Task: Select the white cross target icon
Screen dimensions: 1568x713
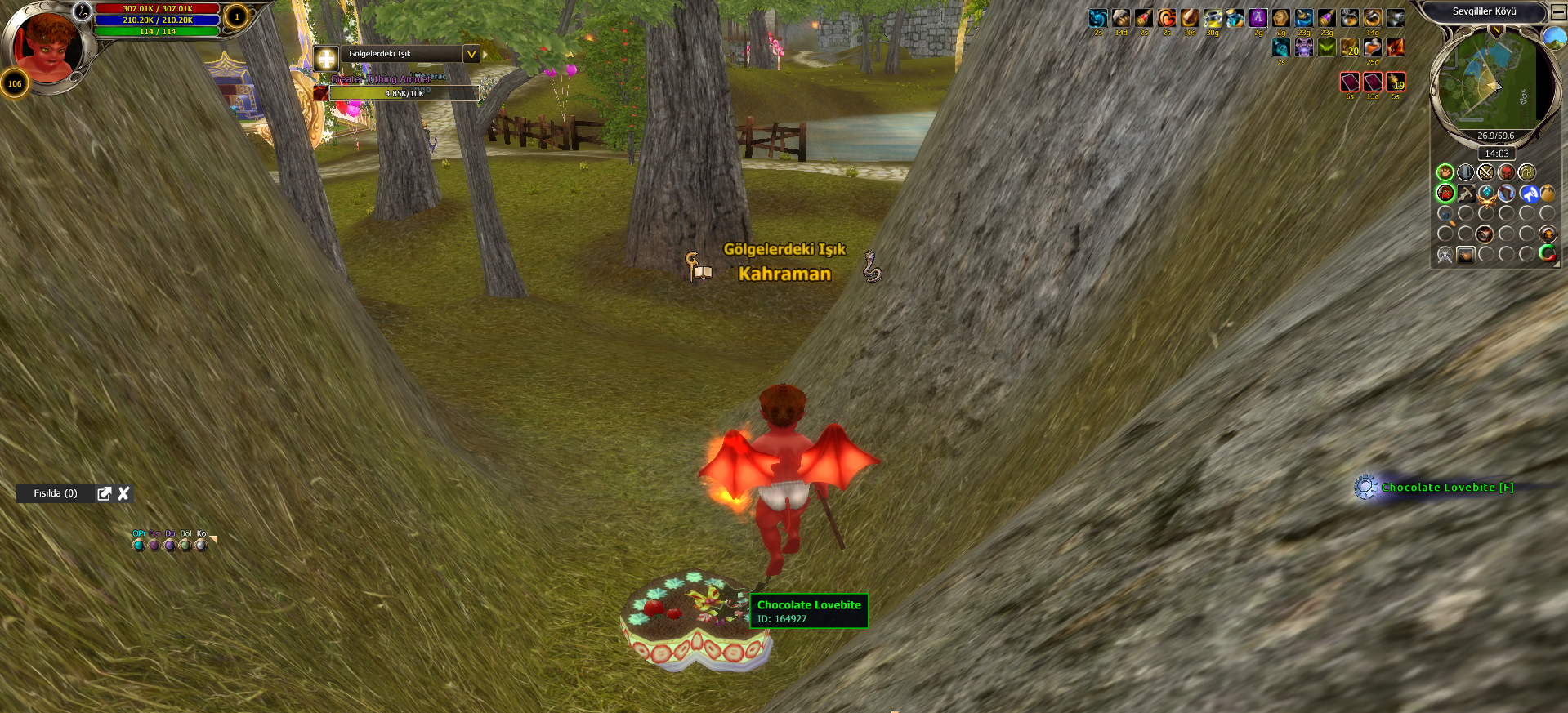Action: point(326,58)
